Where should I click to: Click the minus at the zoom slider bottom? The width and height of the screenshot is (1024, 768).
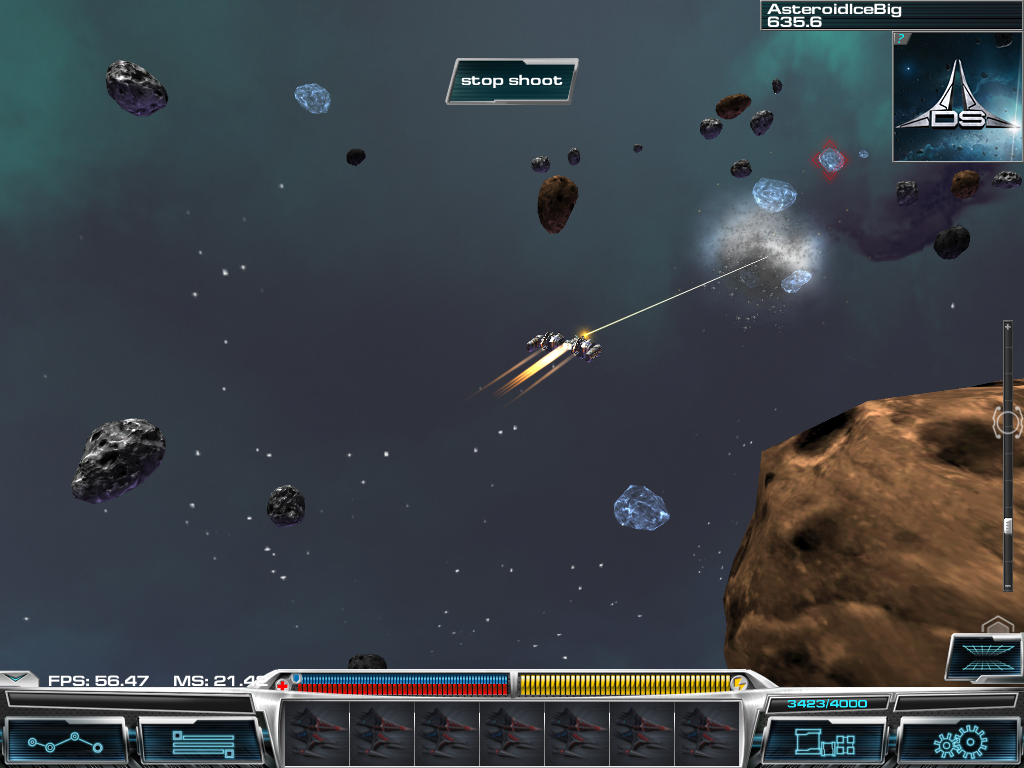(1007, 585)
